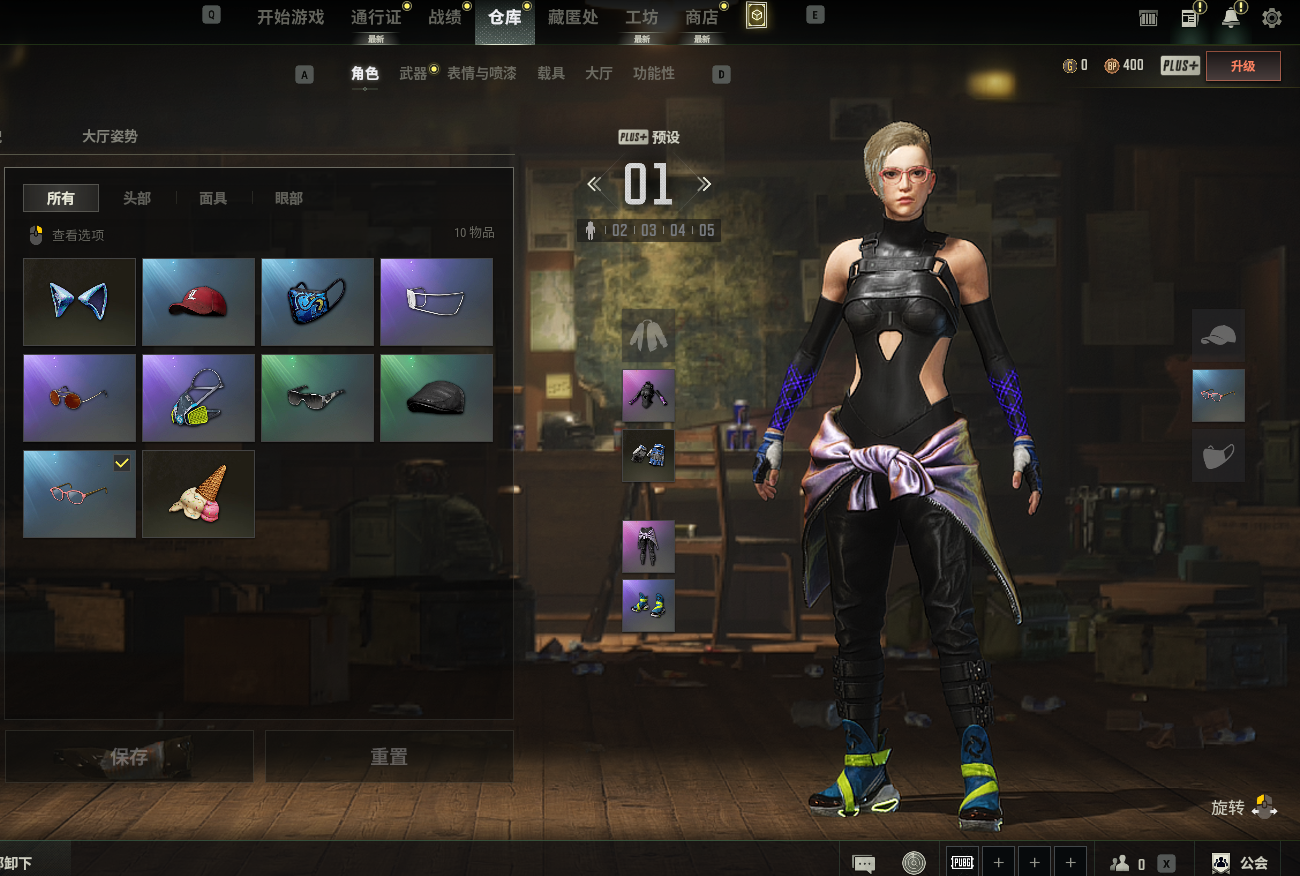Pick the black beret hat
Image resolution: width=1300 pixels, height=876 pixels.
click(x=436, y=398)
